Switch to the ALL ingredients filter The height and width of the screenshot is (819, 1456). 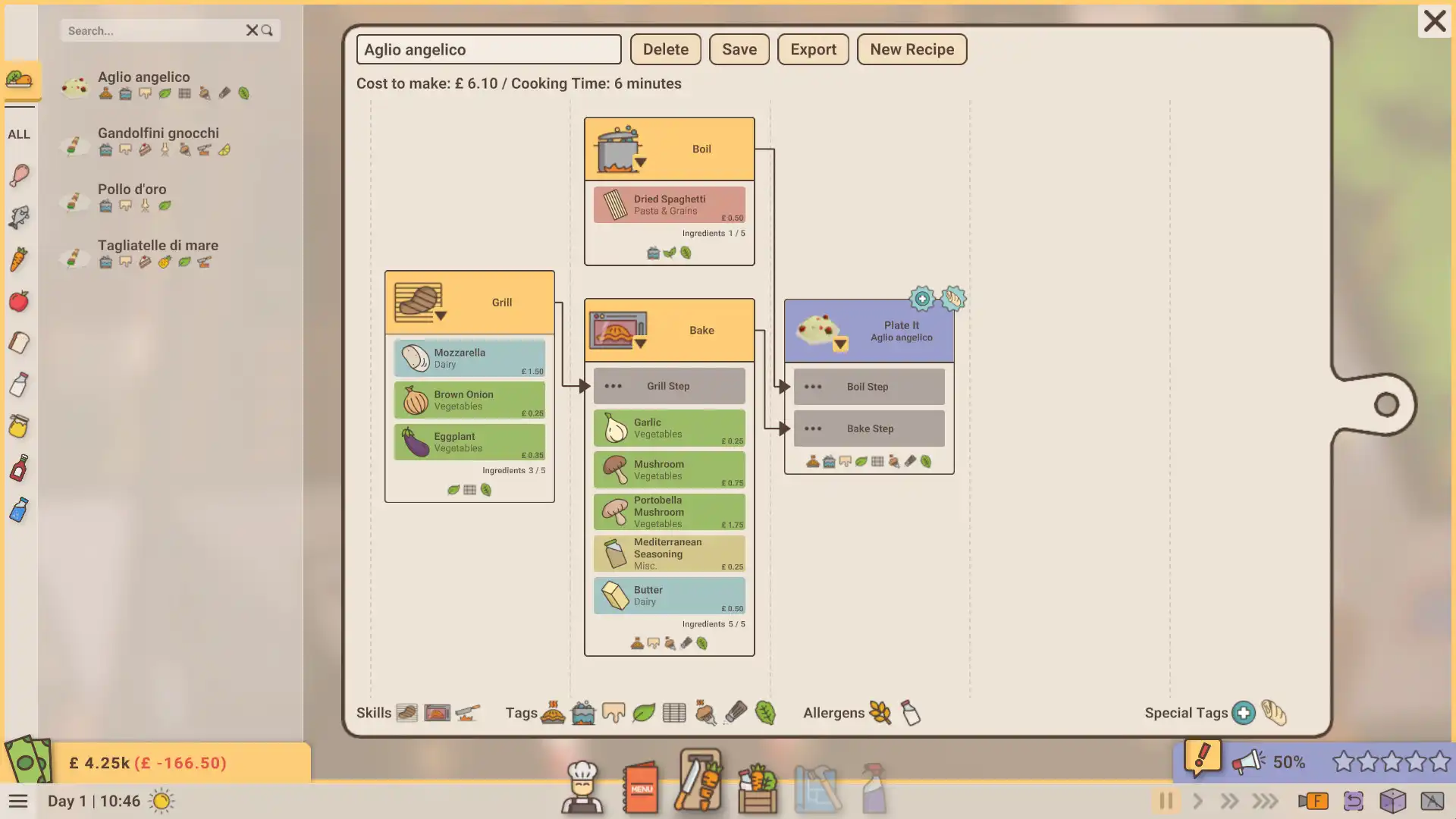tap(20, 134)
